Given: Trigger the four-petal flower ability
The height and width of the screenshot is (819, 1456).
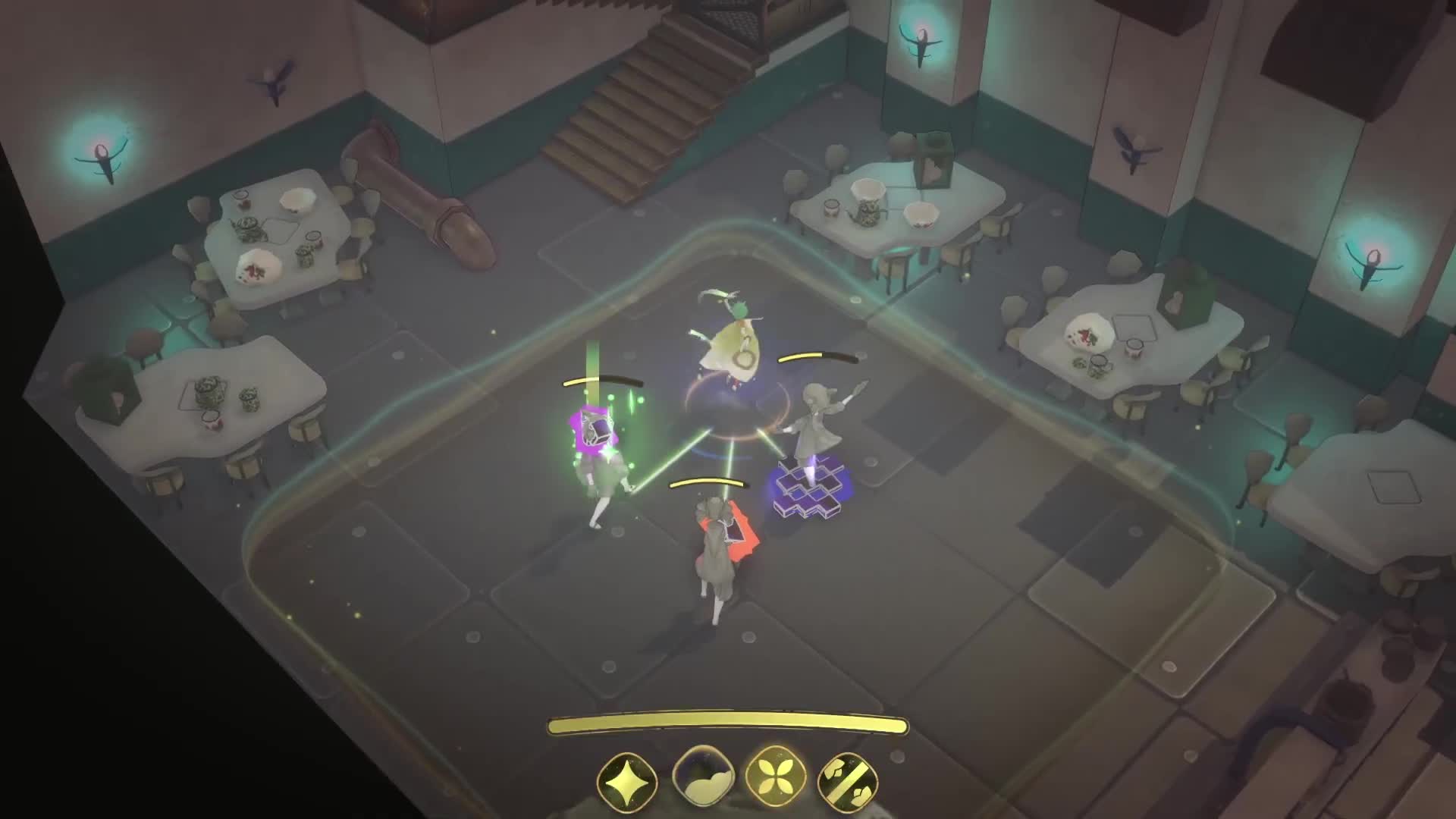Looking at the screenshot, I should pyautogui.click(x=774, y=779).
